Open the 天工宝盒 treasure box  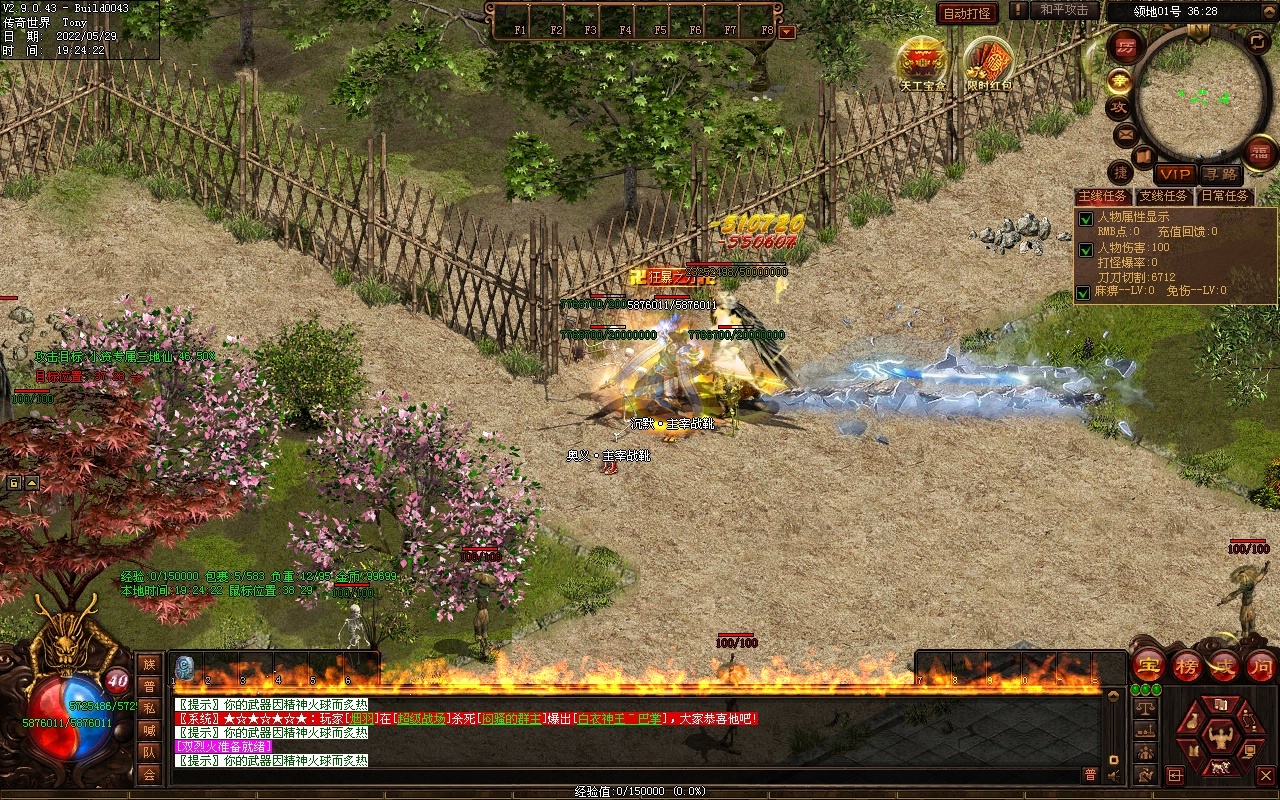point(922,62)
